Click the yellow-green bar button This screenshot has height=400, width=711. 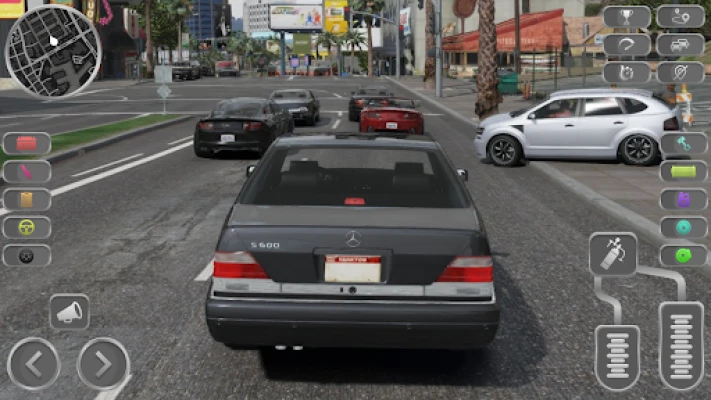(683, 171)
